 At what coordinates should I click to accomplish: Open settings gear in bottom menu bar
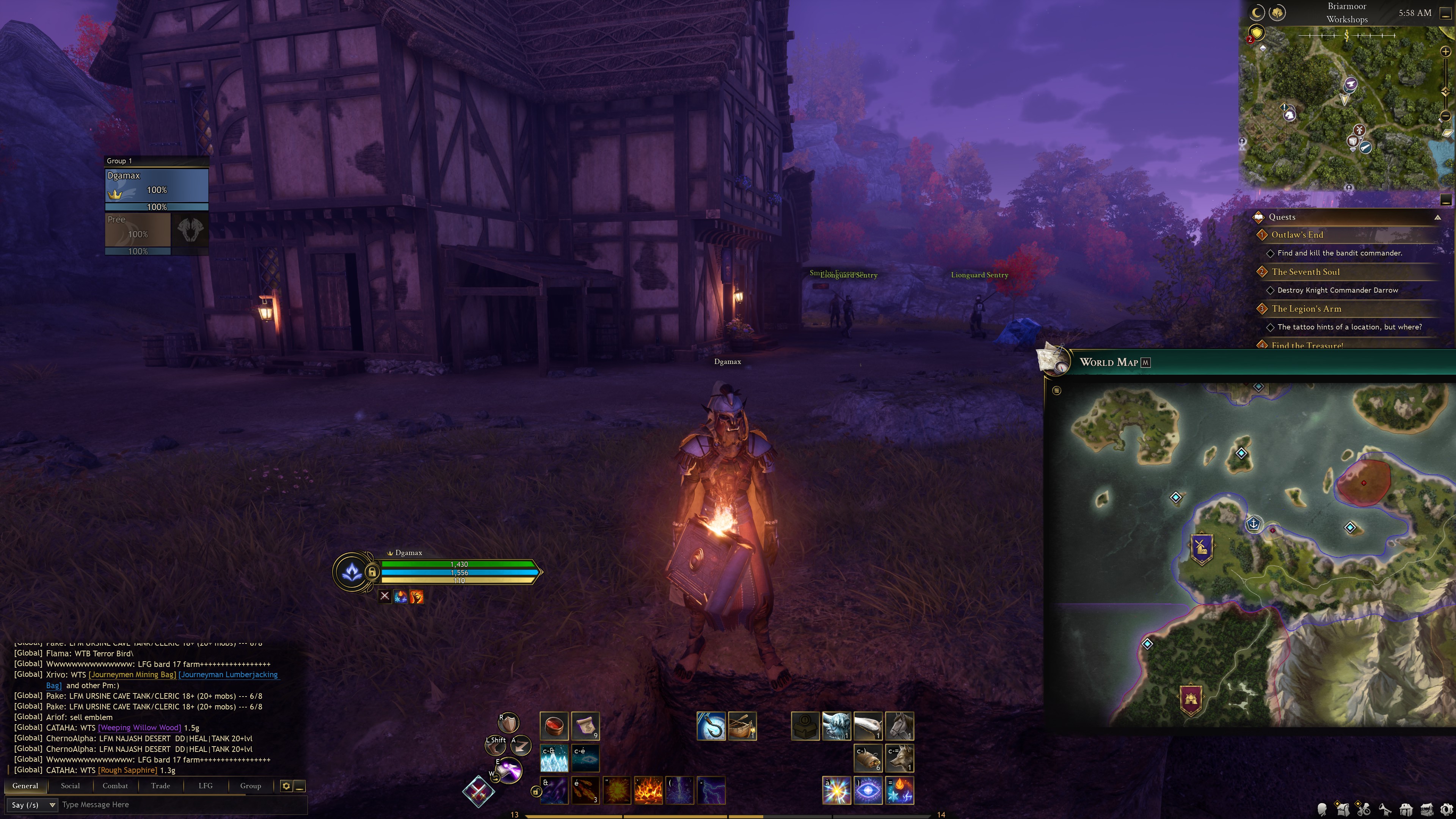pyautogui.click(x=1447, y=810)
